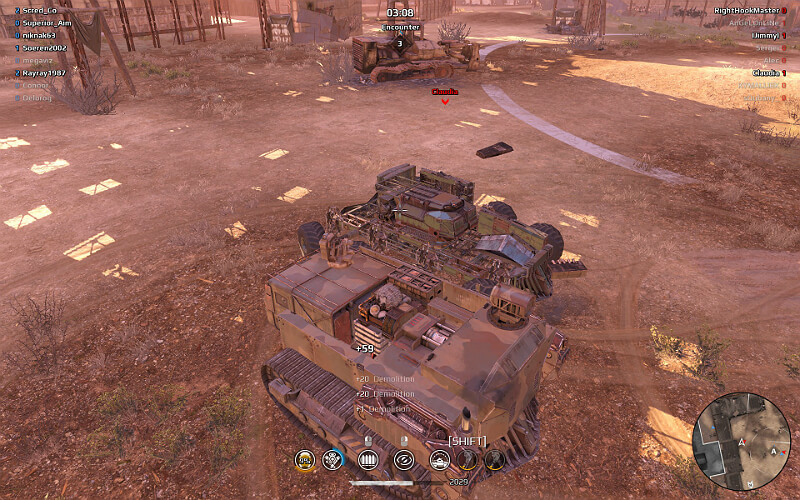The width and height of the screenshot is (800, 500).
Task: Select Superior_Aim in the team roster
Action: coord(46,23)
